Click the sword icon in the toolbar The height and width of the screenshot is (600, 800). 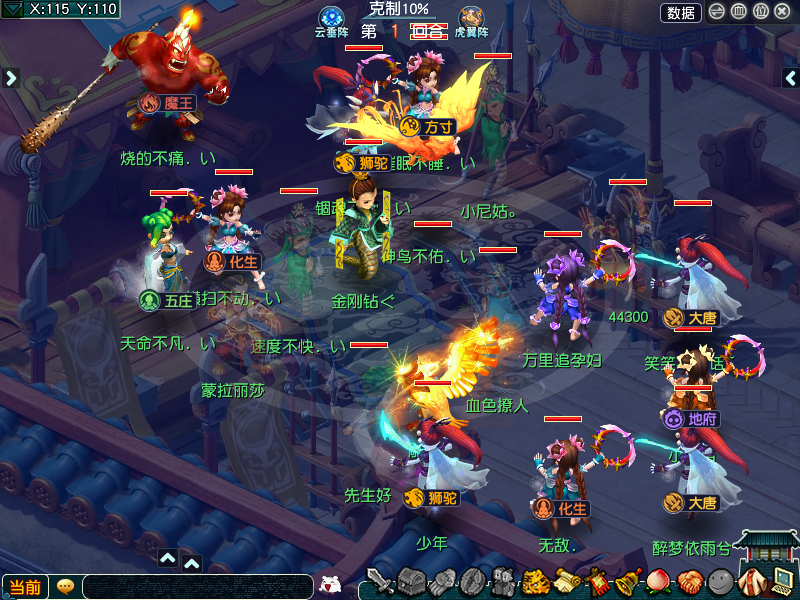pos(381,581)
